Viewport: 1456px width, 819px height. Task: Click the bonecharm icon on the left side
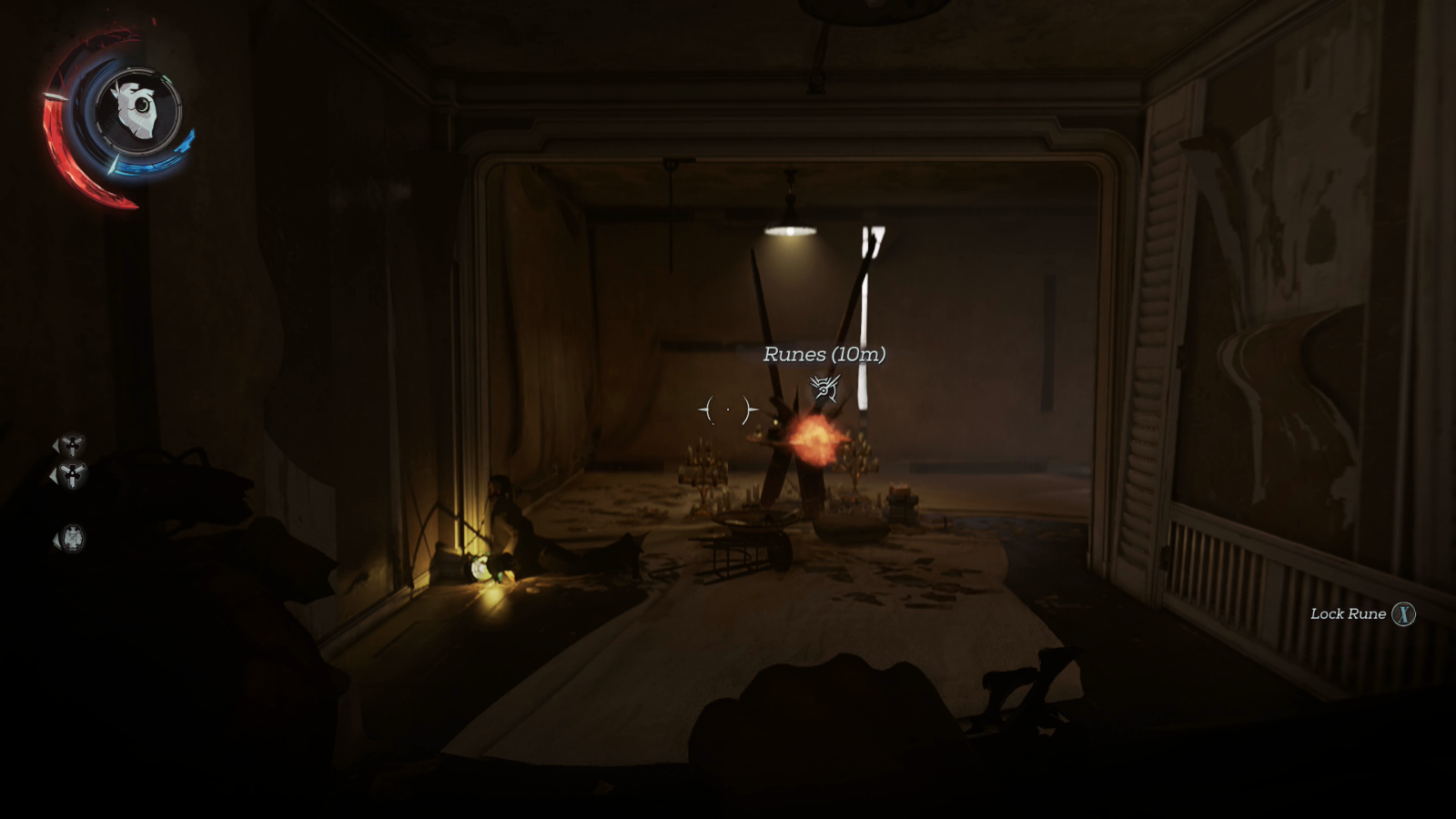[x=73, y=538]
